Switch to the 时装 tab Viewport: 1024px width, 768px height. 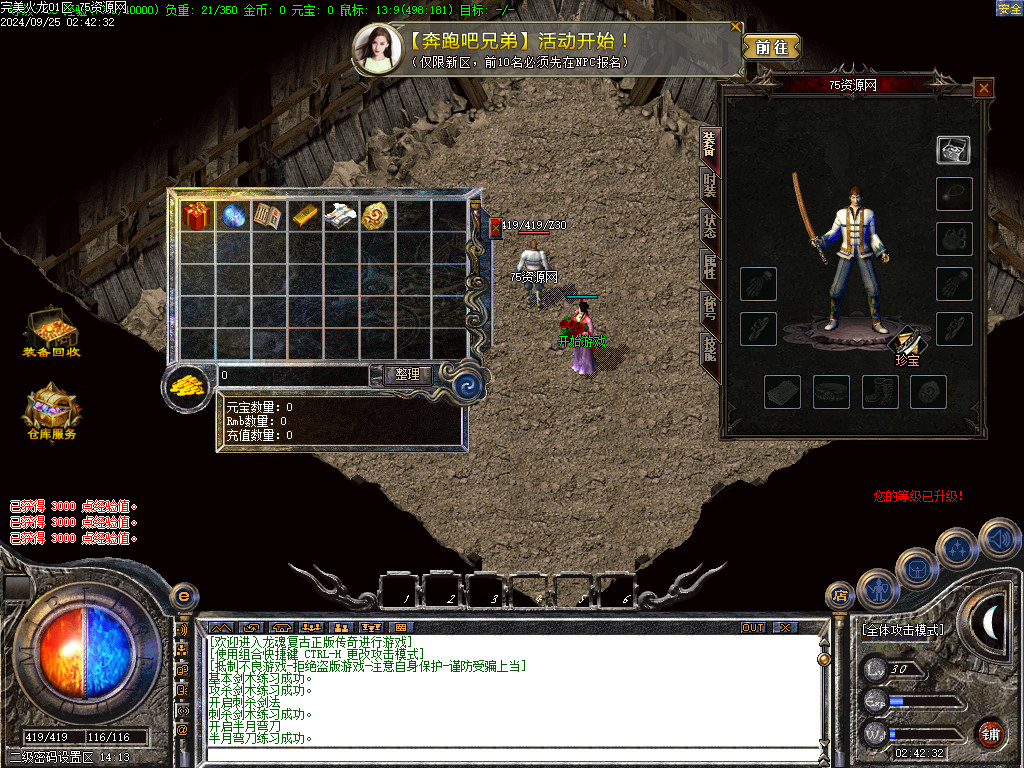pyautogui.click(x=709, y=186)
